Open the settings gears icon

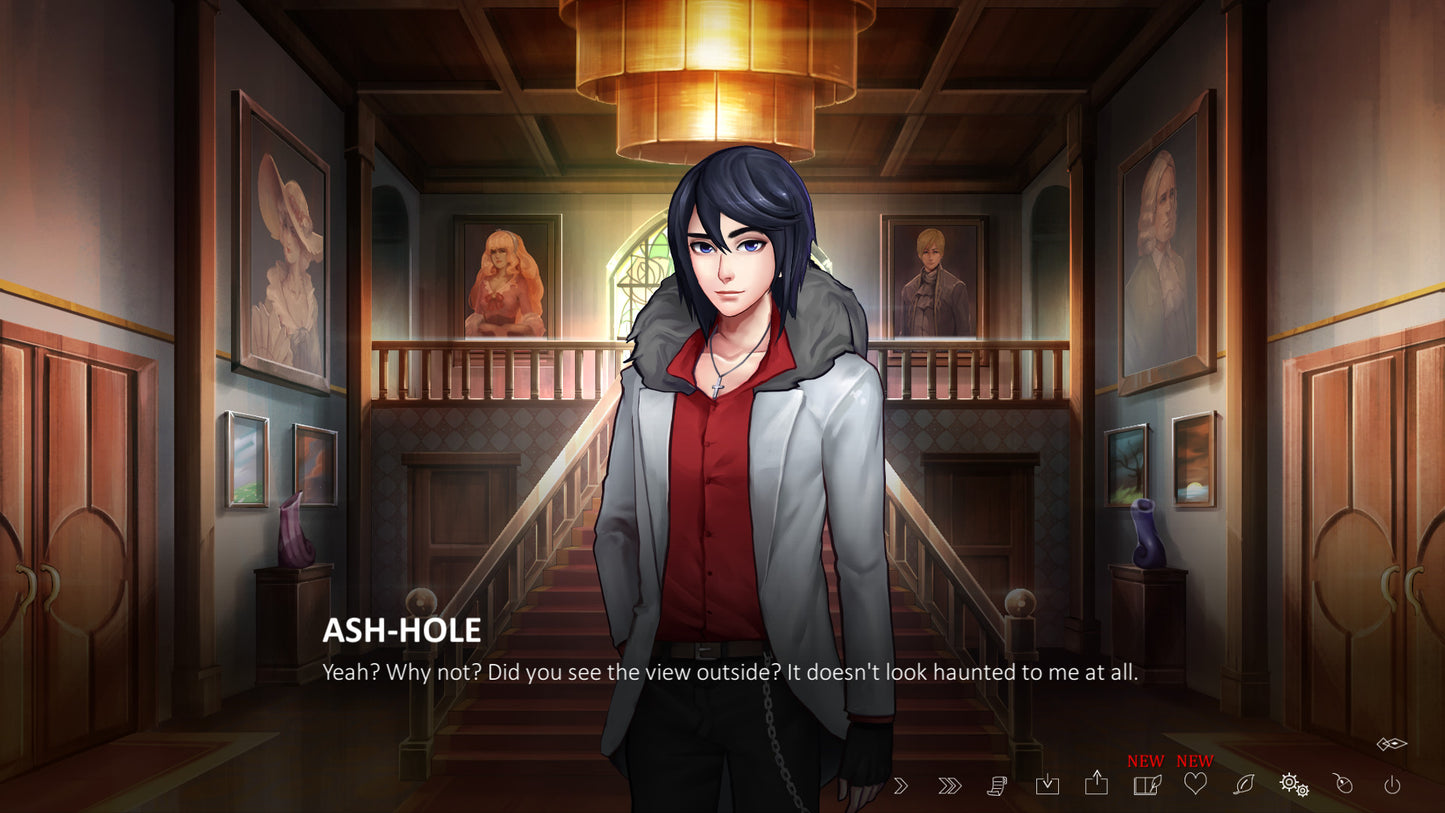[x=1295, y=786]
